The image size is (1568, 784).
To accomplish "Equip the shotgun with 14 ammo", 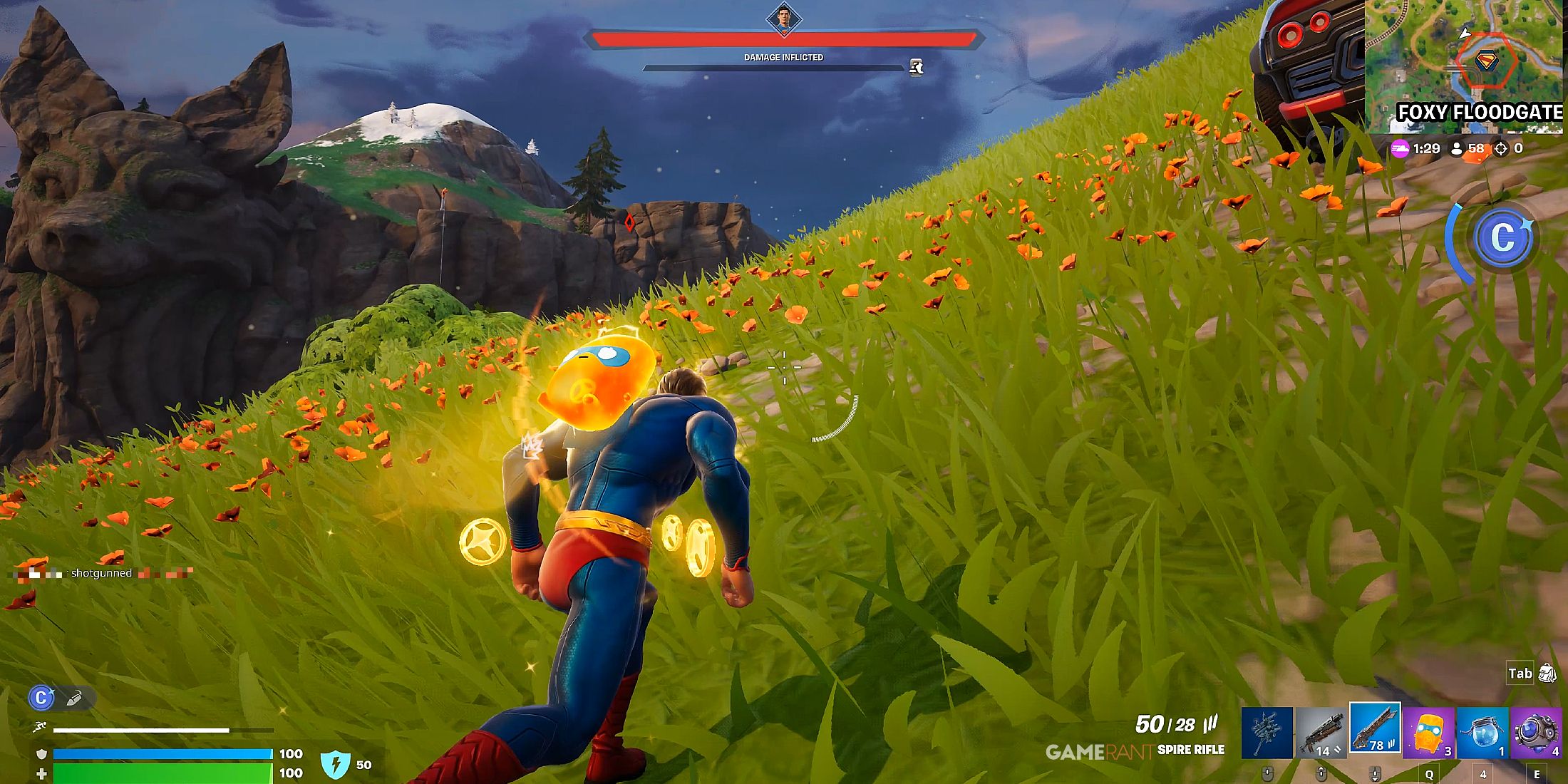I will tap(1321, 733).
